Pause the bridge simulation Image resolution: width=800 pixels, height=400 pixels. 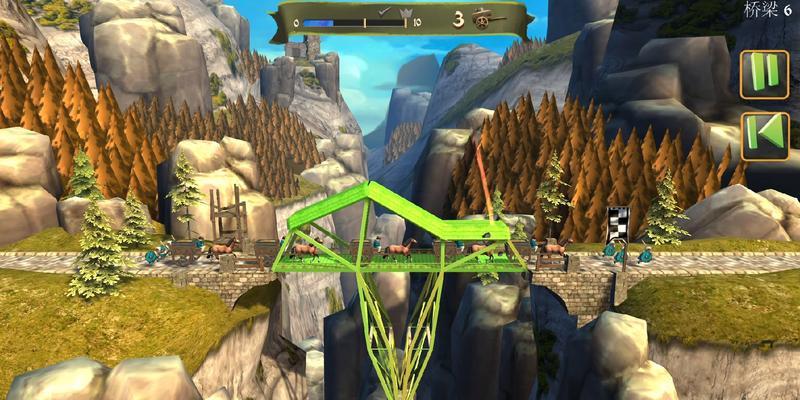pyautogui.click(x=764, y=74)
